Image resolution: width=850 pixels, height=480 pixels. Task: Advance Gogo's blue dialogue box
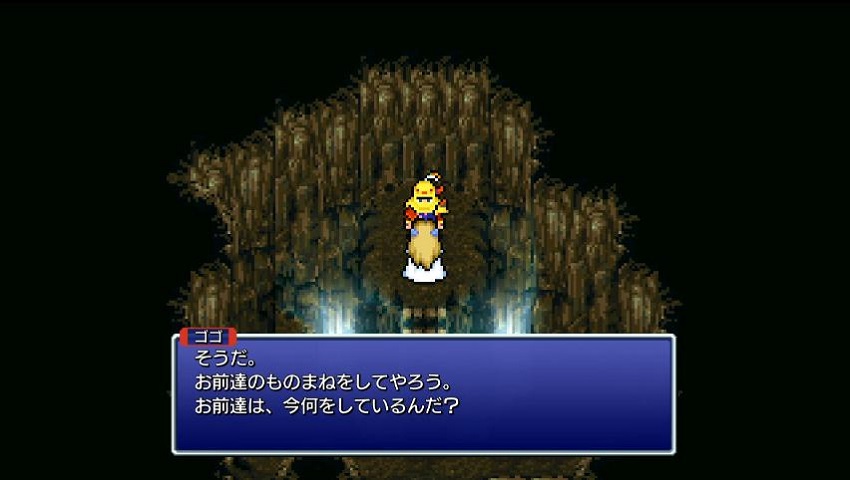point(423,394)
